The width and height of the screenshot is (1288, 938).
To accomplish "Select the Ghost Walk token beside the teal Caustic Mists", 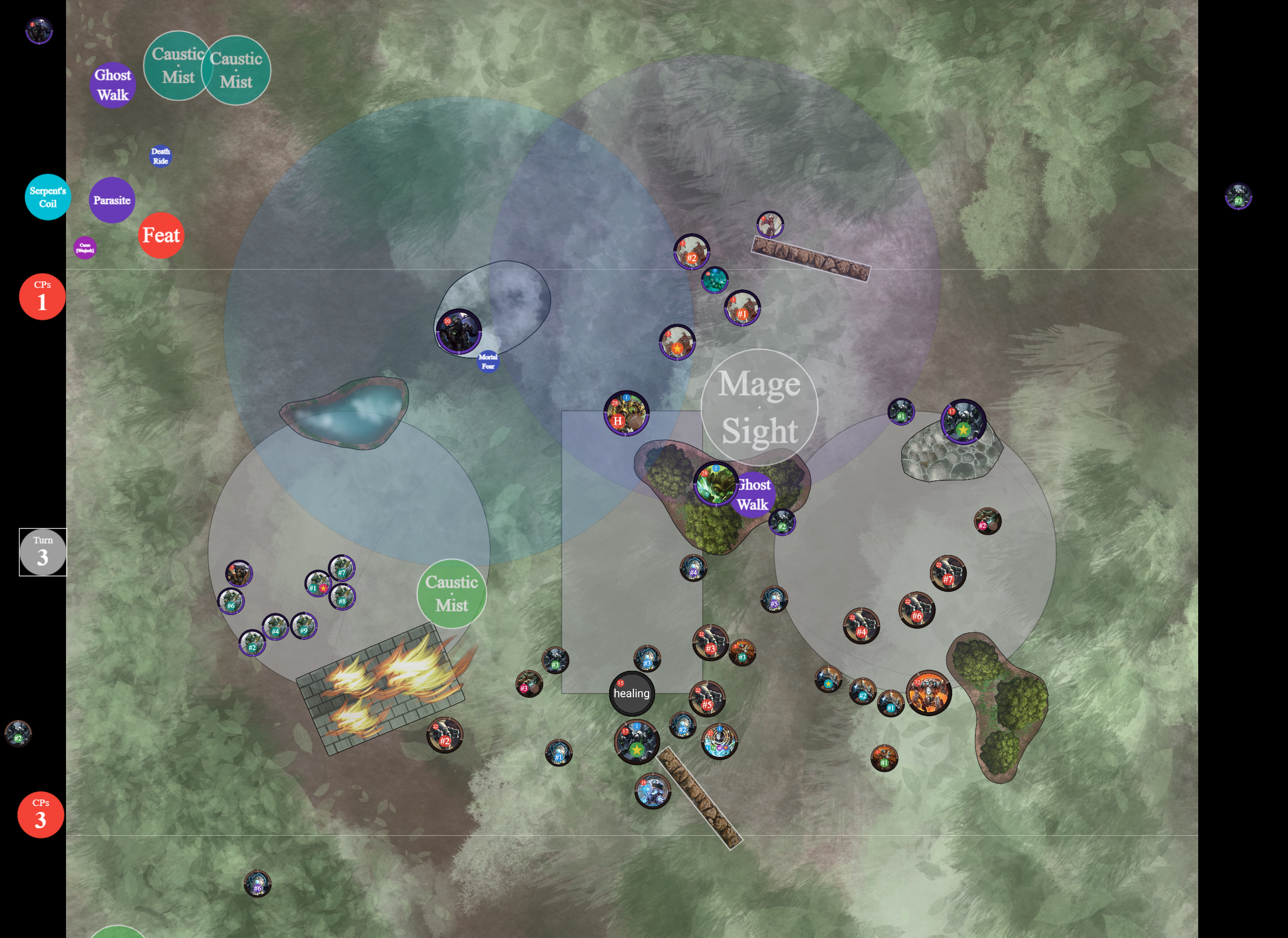I will click(x=113, y=85).
